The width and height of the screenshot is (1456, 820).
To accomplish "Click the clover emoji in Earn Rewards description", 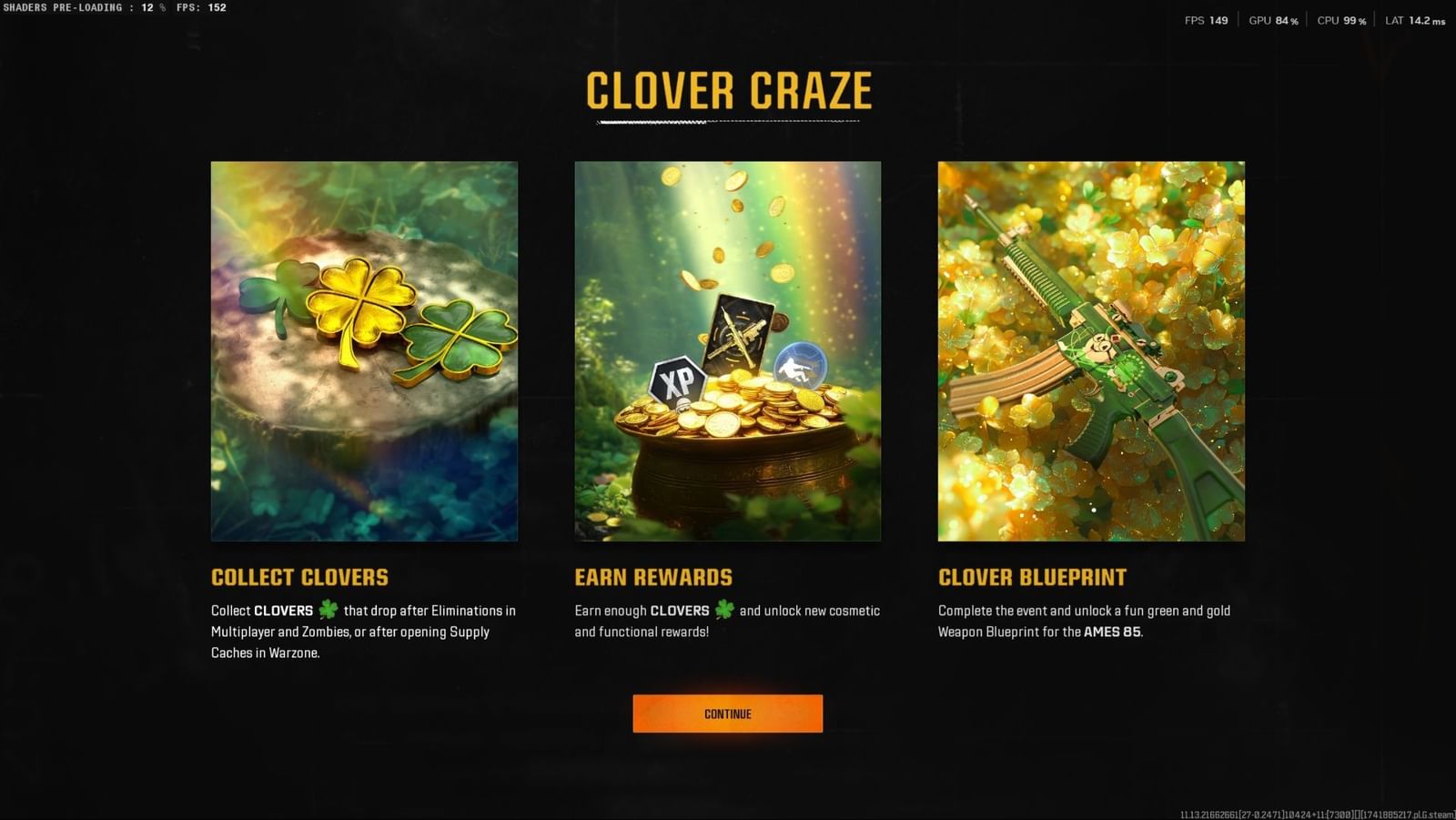I will (724, 611).
